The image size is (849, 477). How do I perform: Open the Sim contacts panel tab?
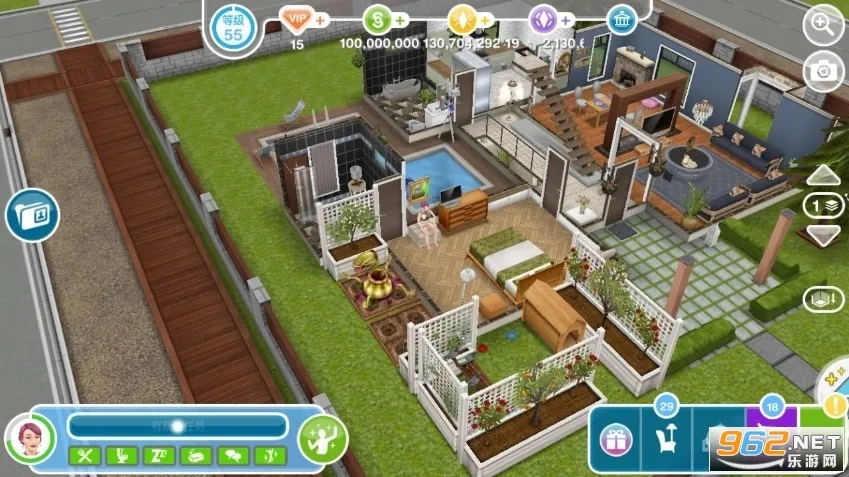[x=31, y=215]
